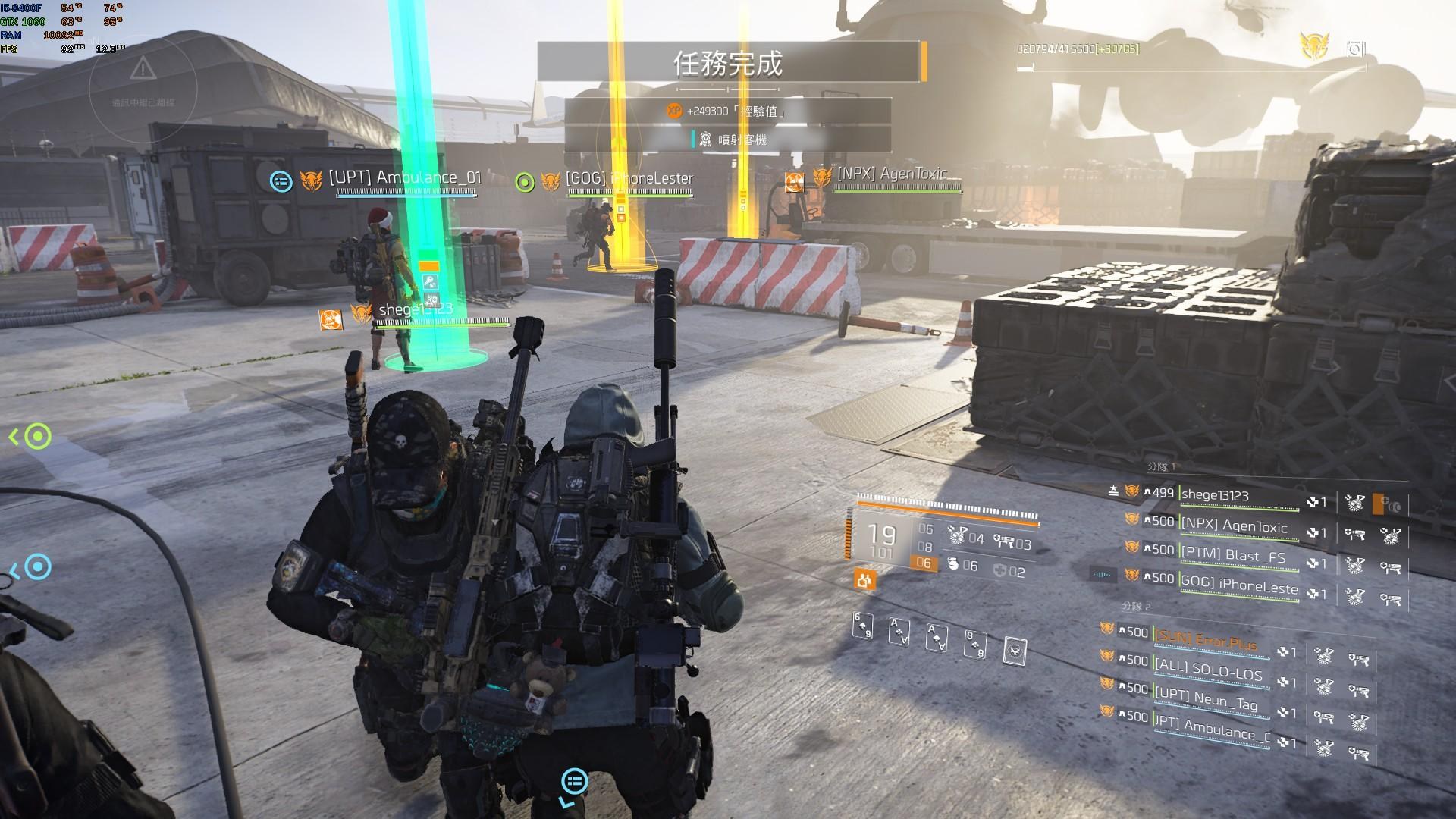Select the floating [GOG] iPhoneLester nameplate
1456x819 pixels.
[x=629, y=179]
